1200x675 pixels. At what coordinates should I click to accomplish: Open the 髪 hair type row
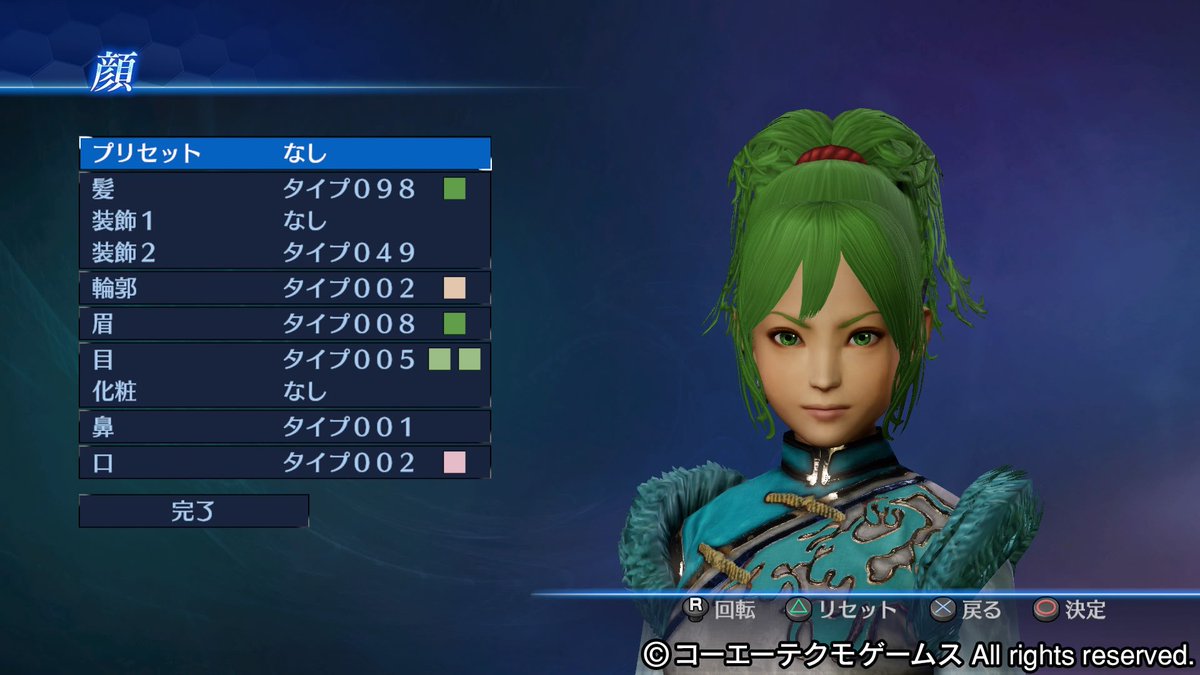coord(250,188)
